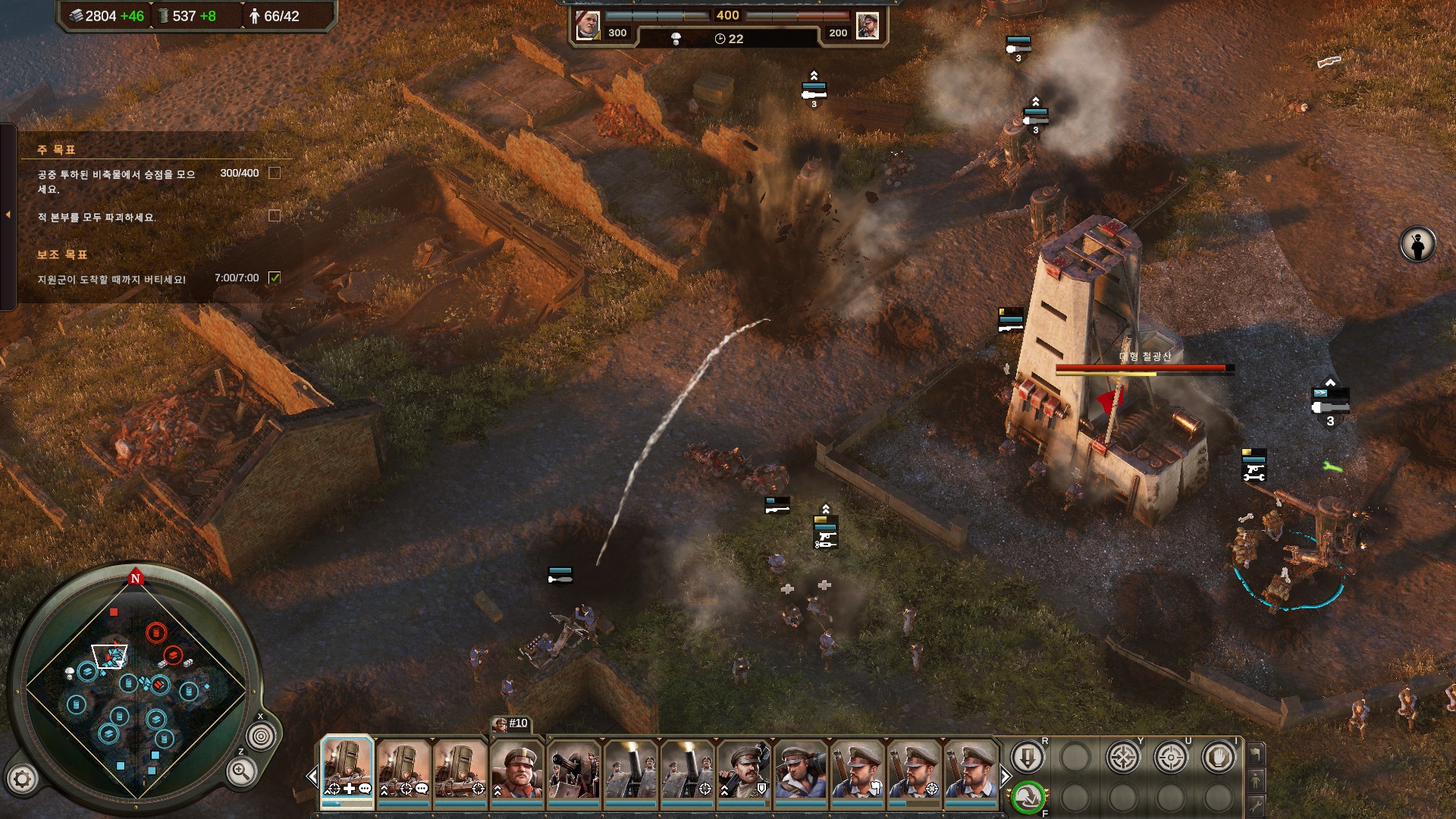Click the left commander portrait at top

[x=588, y=25]
